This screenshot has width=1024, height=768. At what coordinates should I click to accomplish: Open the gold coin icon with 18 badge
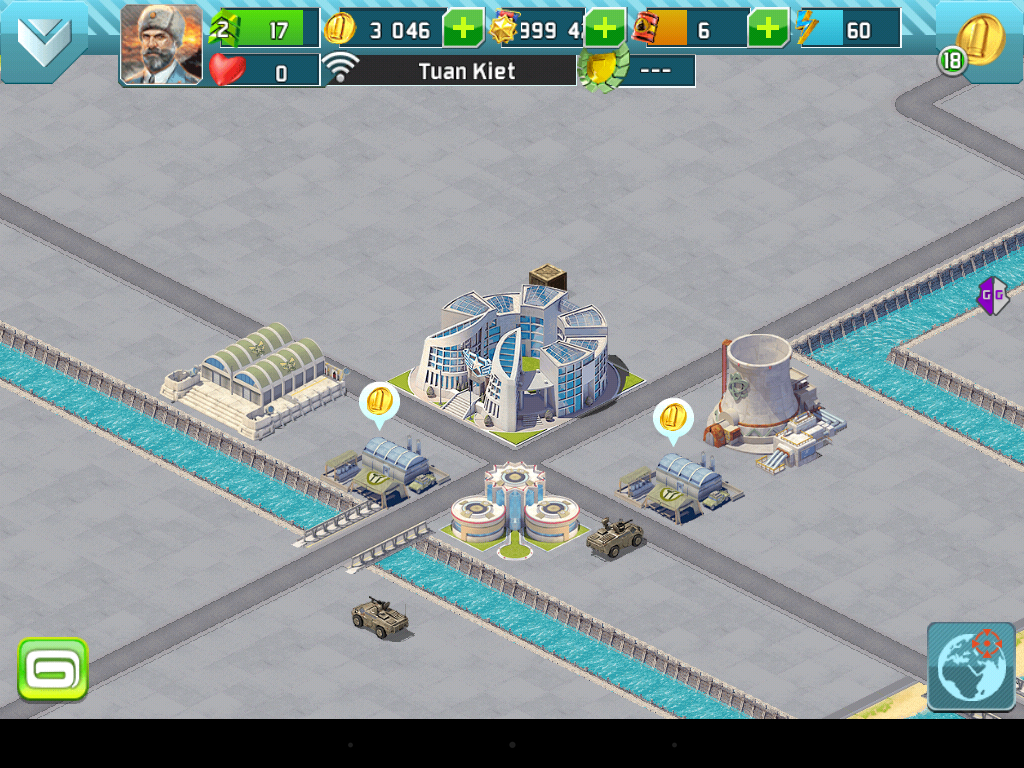[977, 43]
